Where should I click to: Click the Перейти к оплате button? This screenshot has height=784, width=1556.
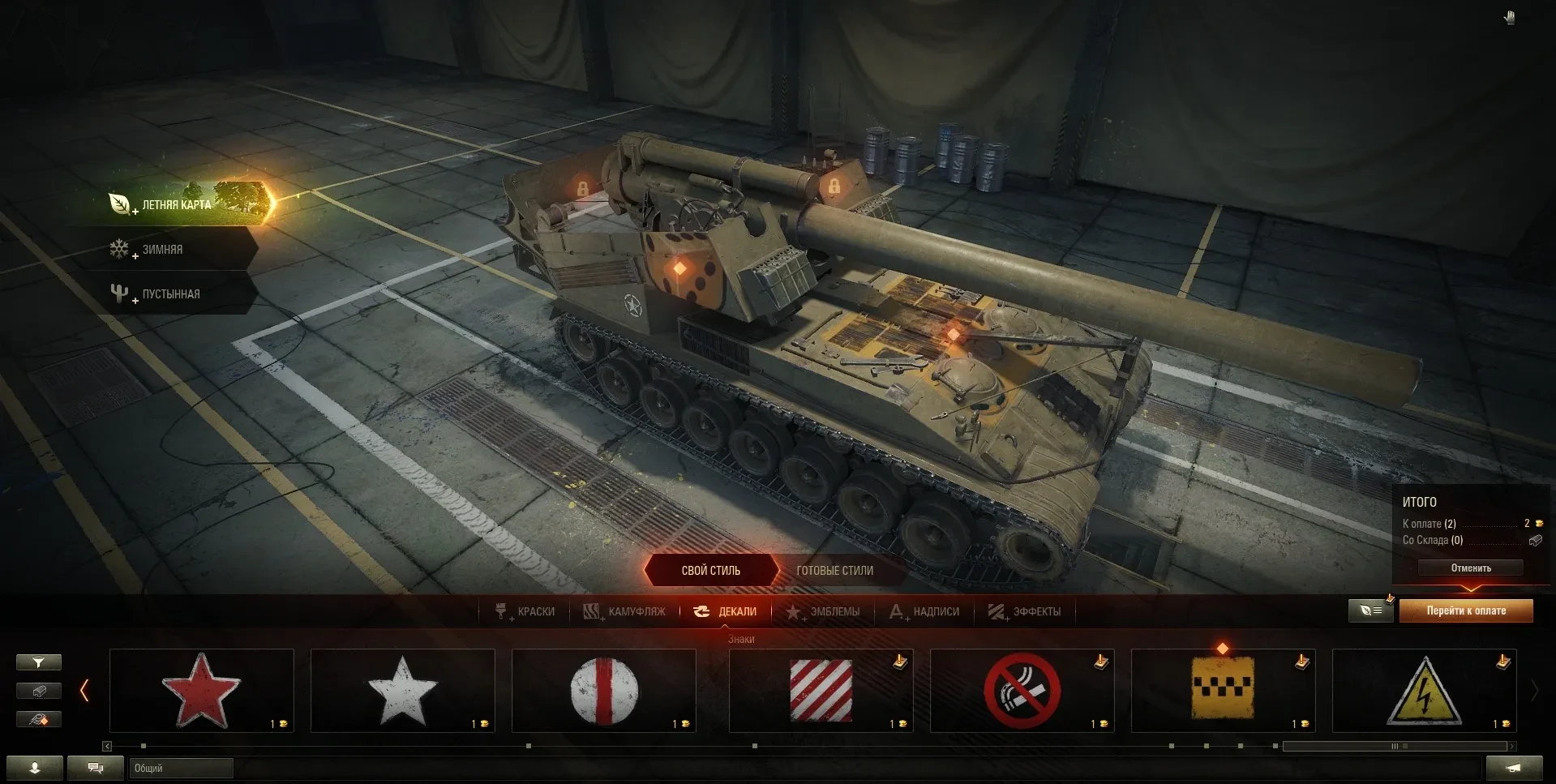pos(1466,610)
